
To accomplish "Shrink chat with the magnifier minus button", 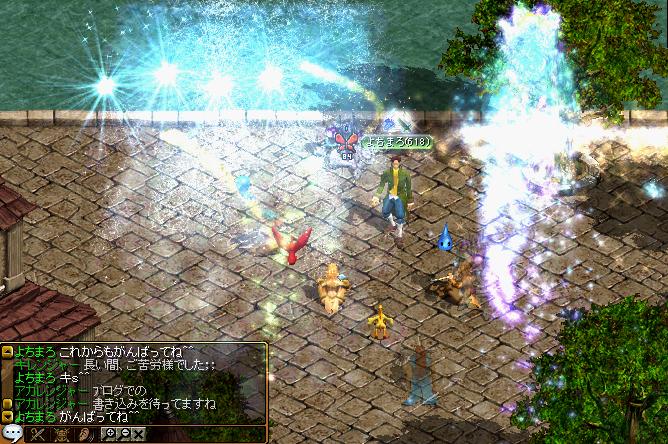I will tap(124, 433).
